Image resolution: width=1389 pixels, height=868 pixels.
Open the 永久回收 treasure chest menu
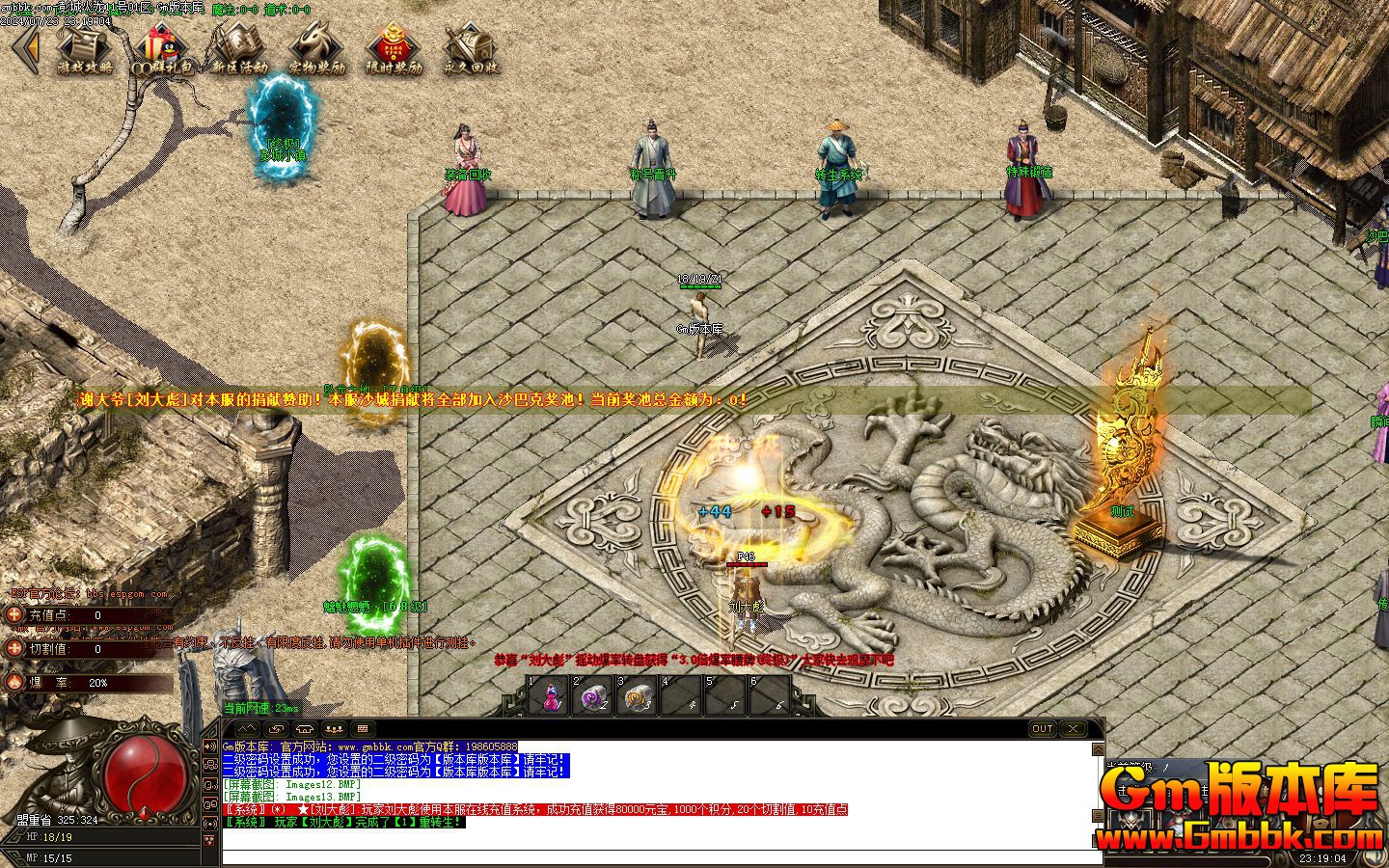click(x=471, y=48)
